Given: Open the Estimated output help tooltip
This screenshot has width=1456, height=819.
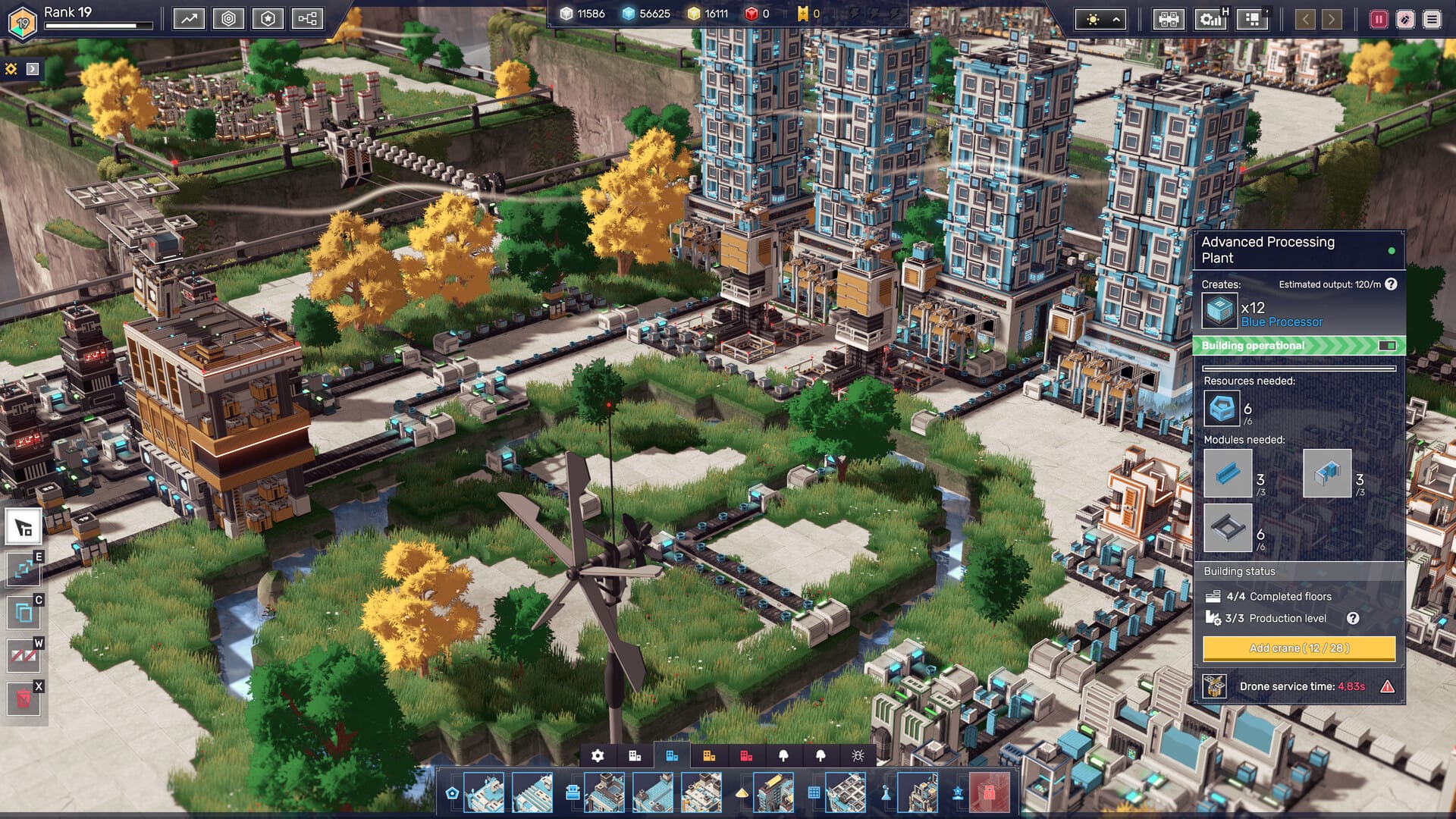Looking at the screenshot, I should (x=1391, y=284).
